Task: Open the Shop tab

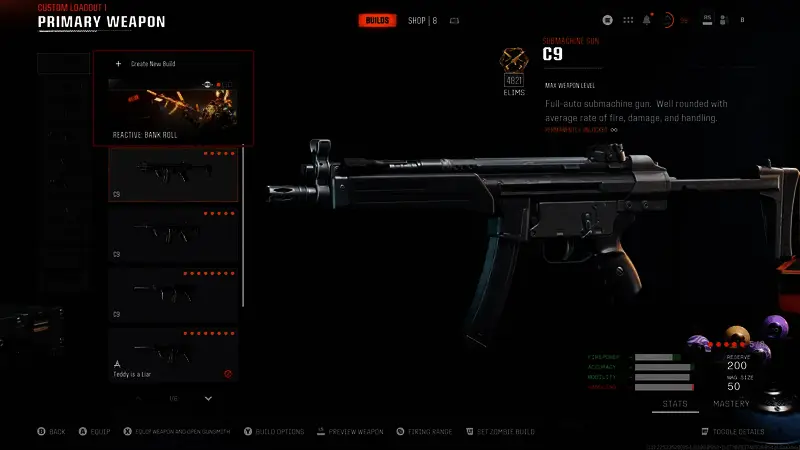Action: point(422,20)
